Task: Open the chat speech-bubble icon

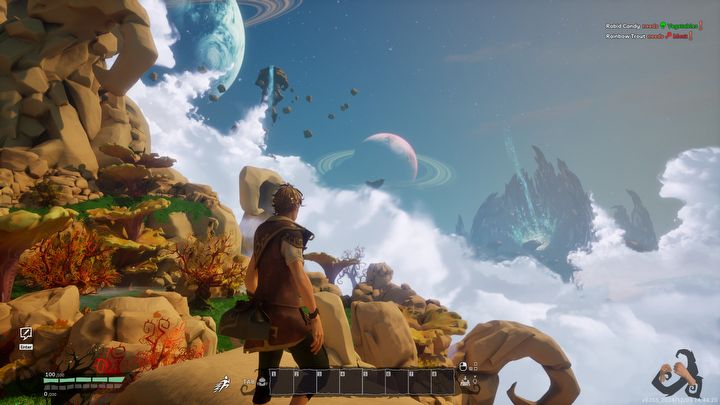Action: [25, 332]
